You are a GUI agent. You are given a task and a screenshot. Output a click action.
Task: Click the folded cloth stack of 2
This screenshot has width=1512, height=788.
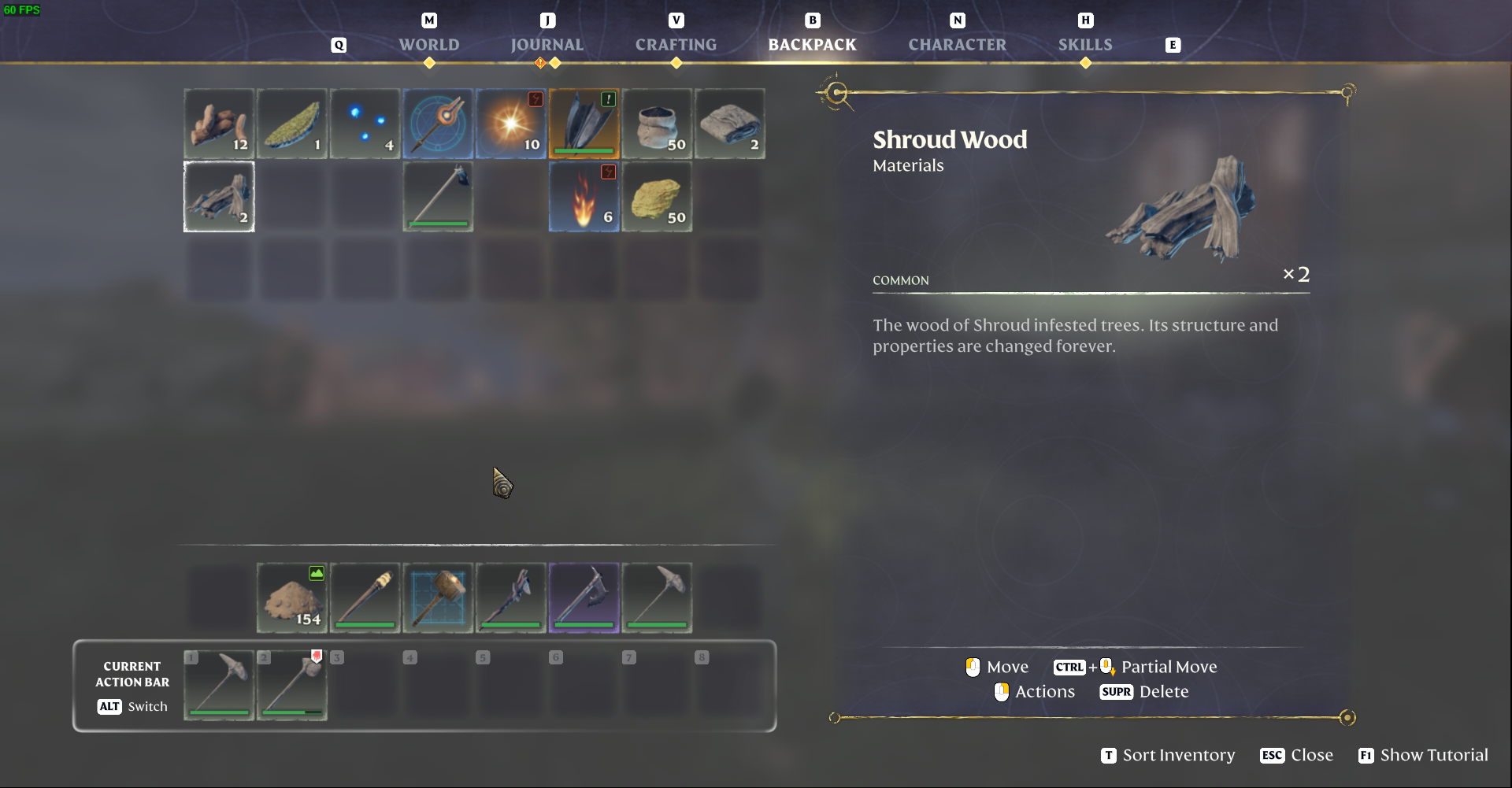730,124
